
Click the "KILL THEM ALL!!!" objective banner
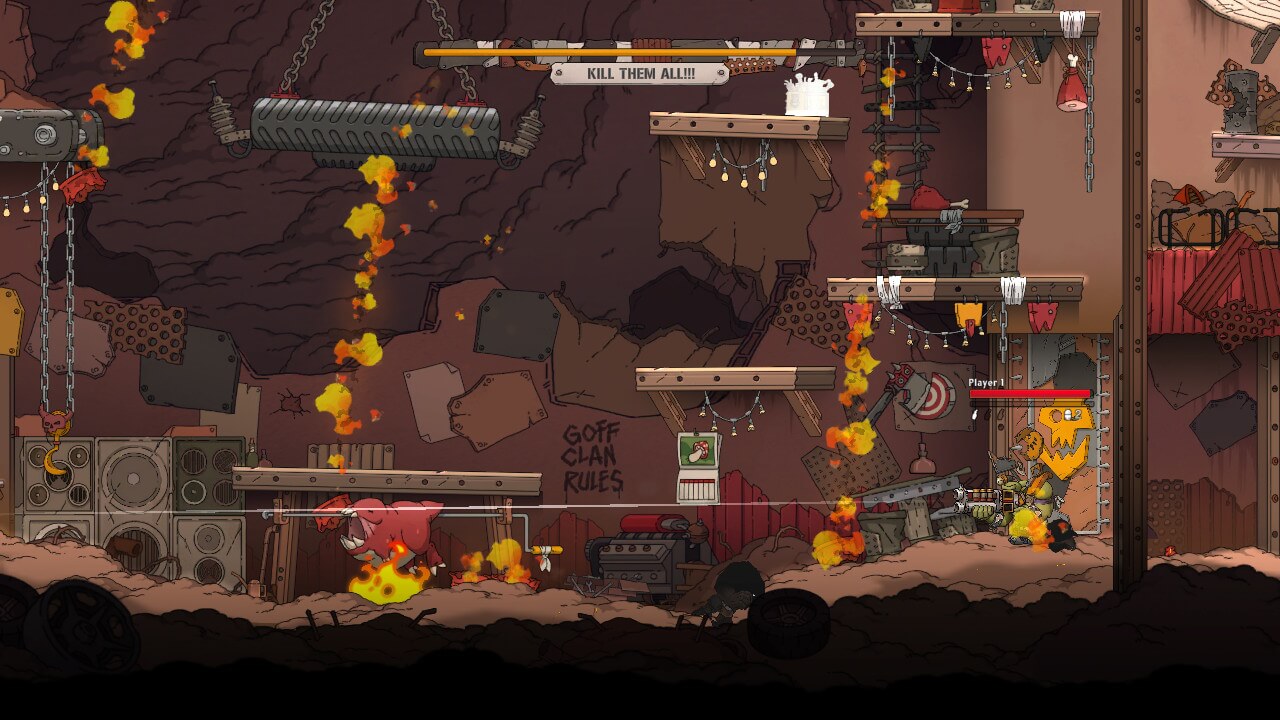coord(640,74)
